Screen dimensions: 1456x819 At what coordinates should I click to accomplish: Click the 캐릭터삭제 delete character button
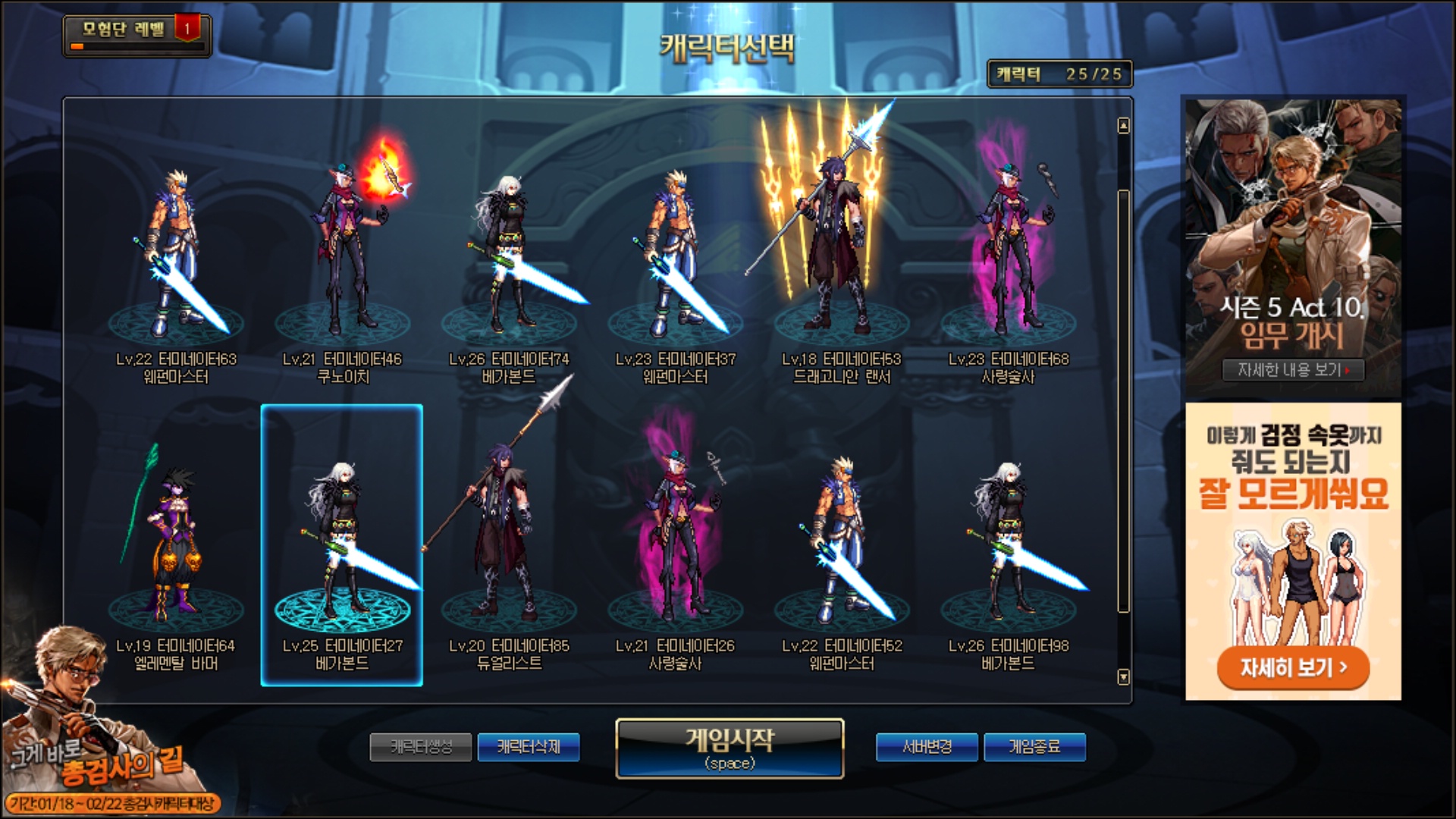pos(529,747)
